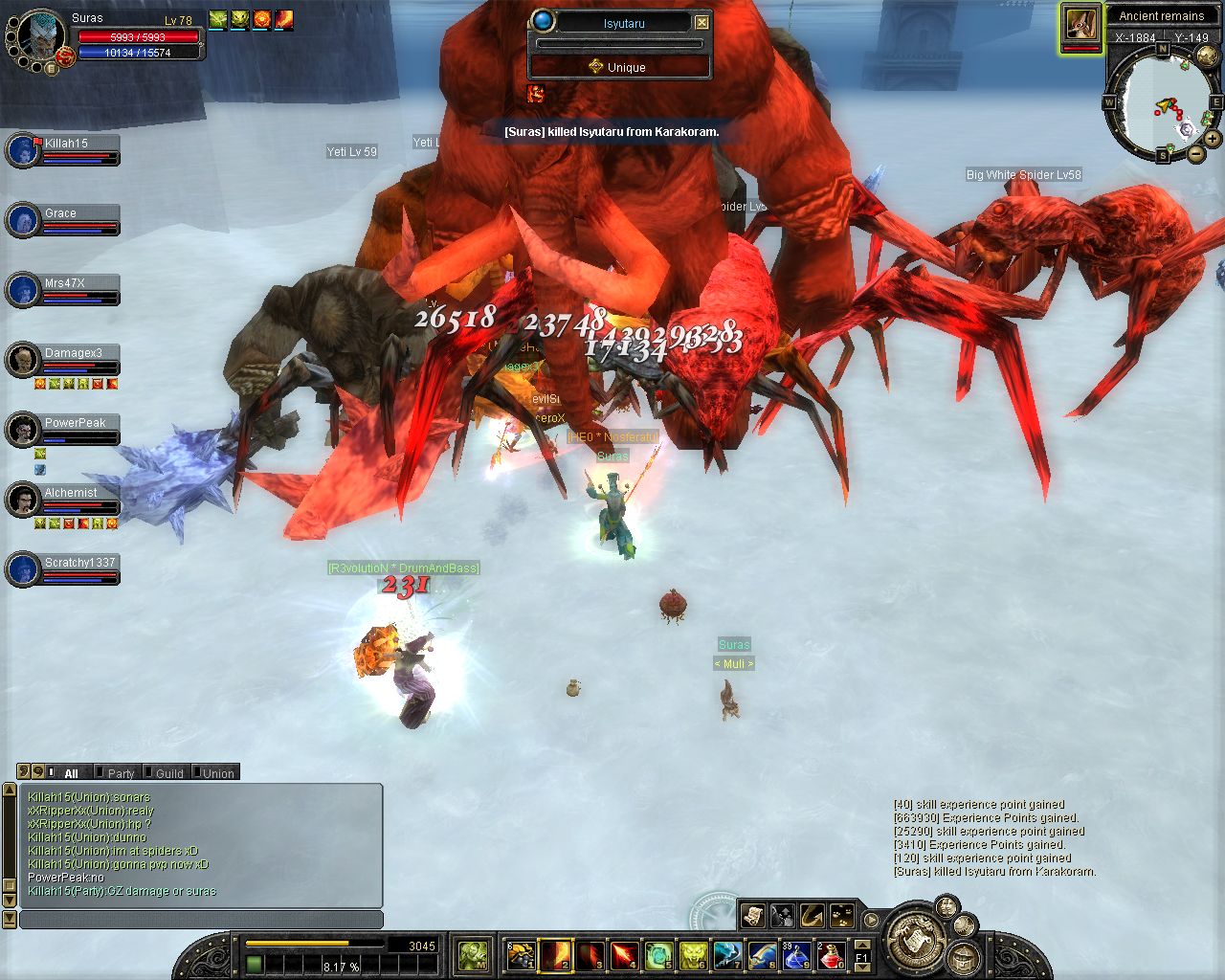Image resolution: width=1225 pixels, height=980 pixels.
Task: Show the All chat tab
Action: coord(70,773)
